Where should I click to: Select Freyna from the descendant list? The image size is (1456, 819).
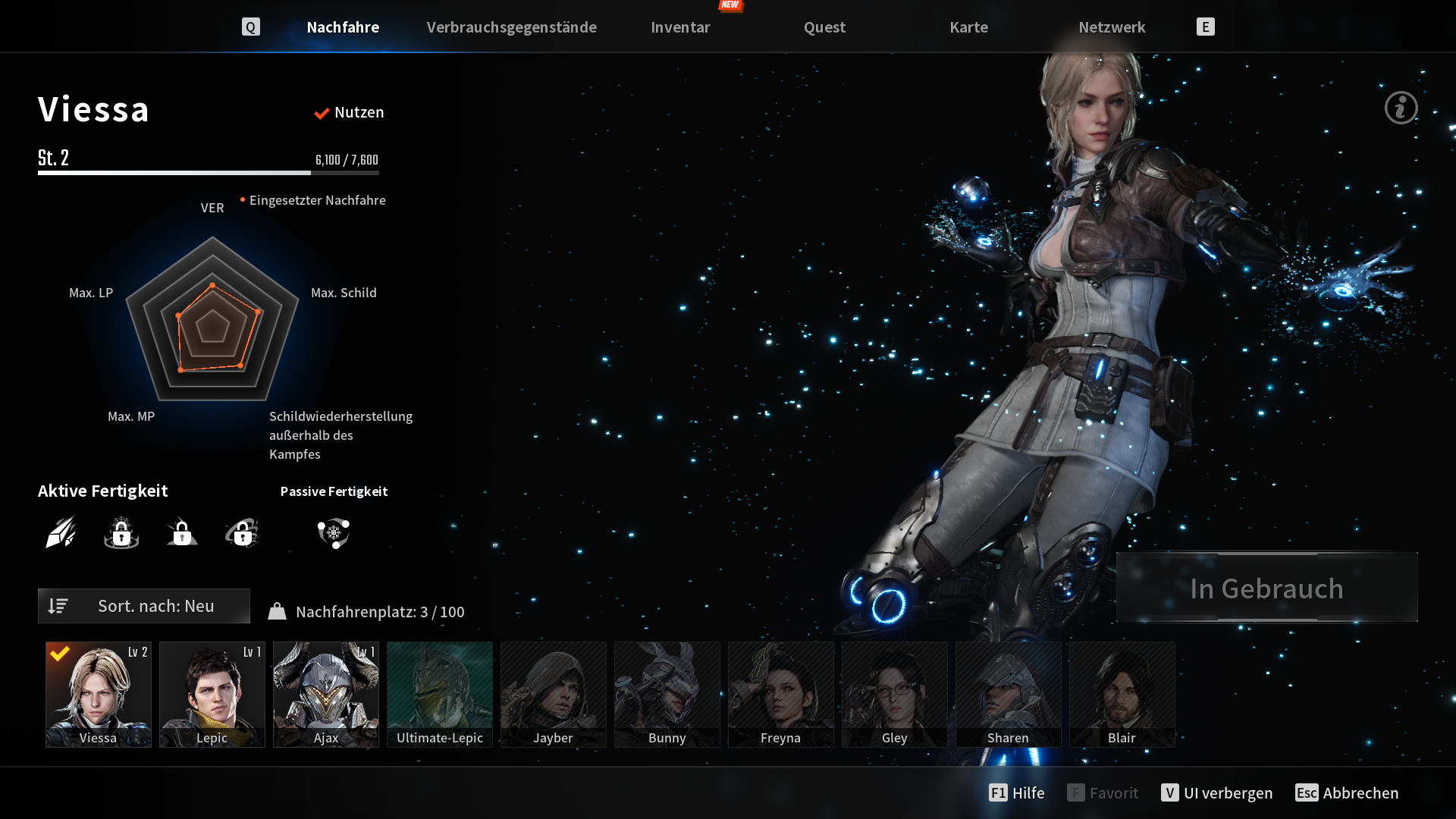coord(781,695)
